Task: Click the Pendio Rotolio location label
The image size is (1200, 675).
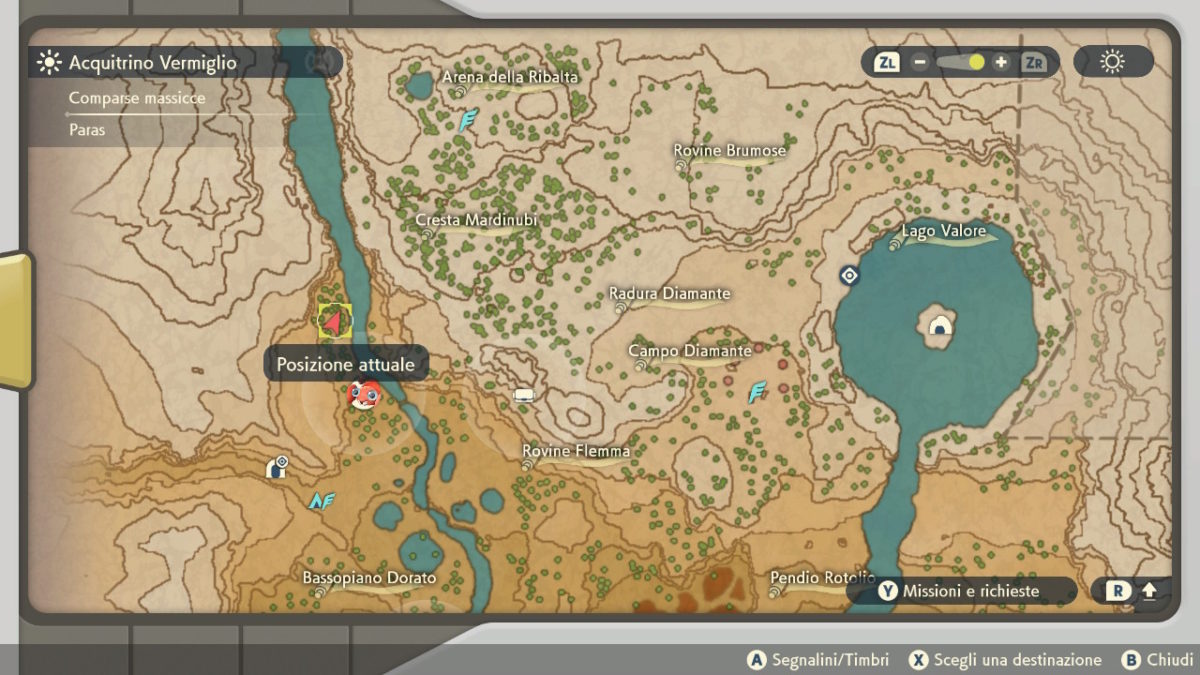Action: pyautogui.click(x=822, y=579)
